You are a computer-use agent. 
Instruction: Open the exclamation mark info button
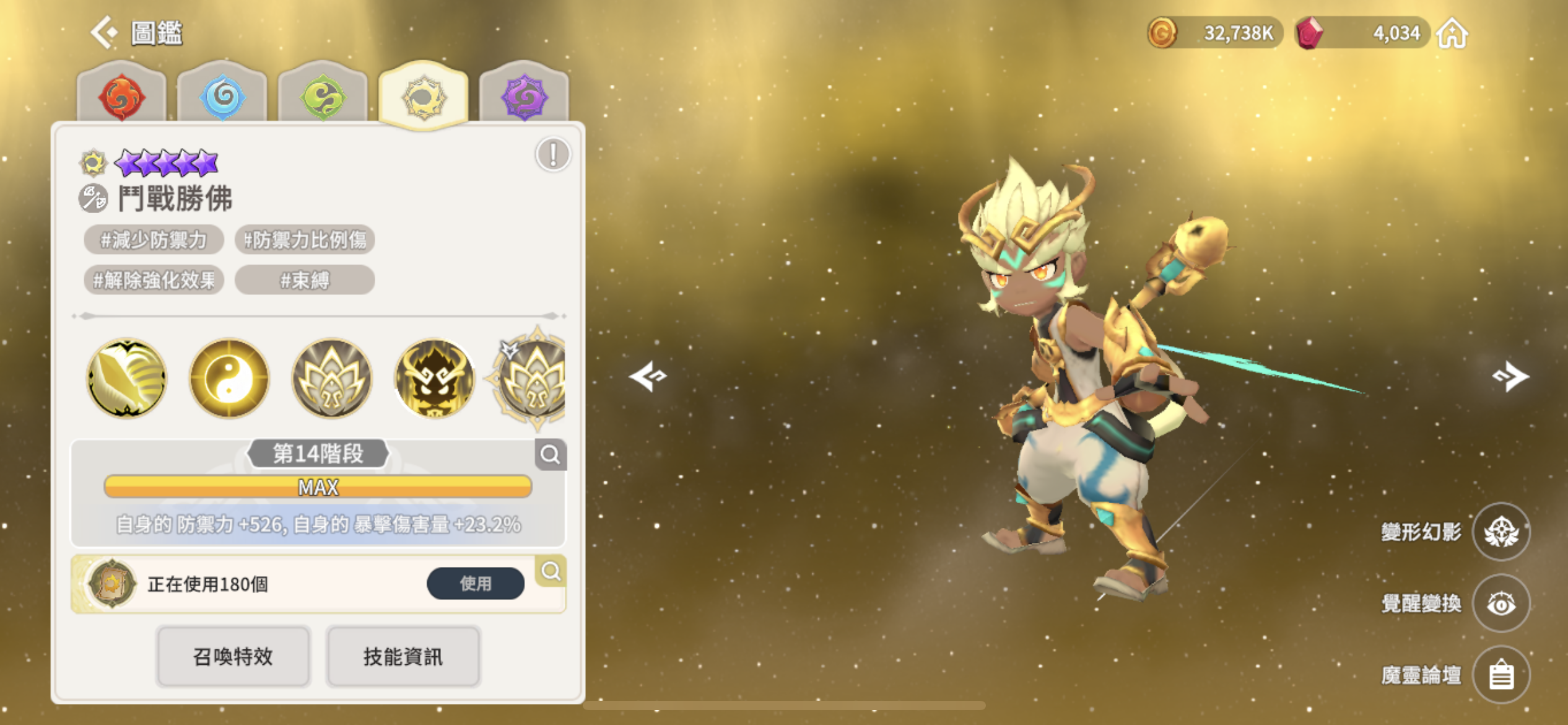[552, 154]
